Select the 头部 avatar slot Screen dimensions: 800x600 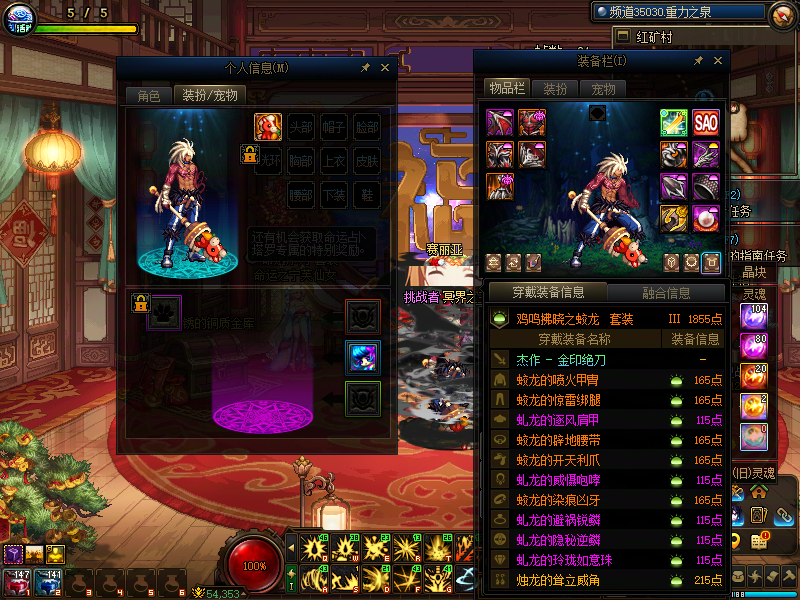tap(301, 127)
